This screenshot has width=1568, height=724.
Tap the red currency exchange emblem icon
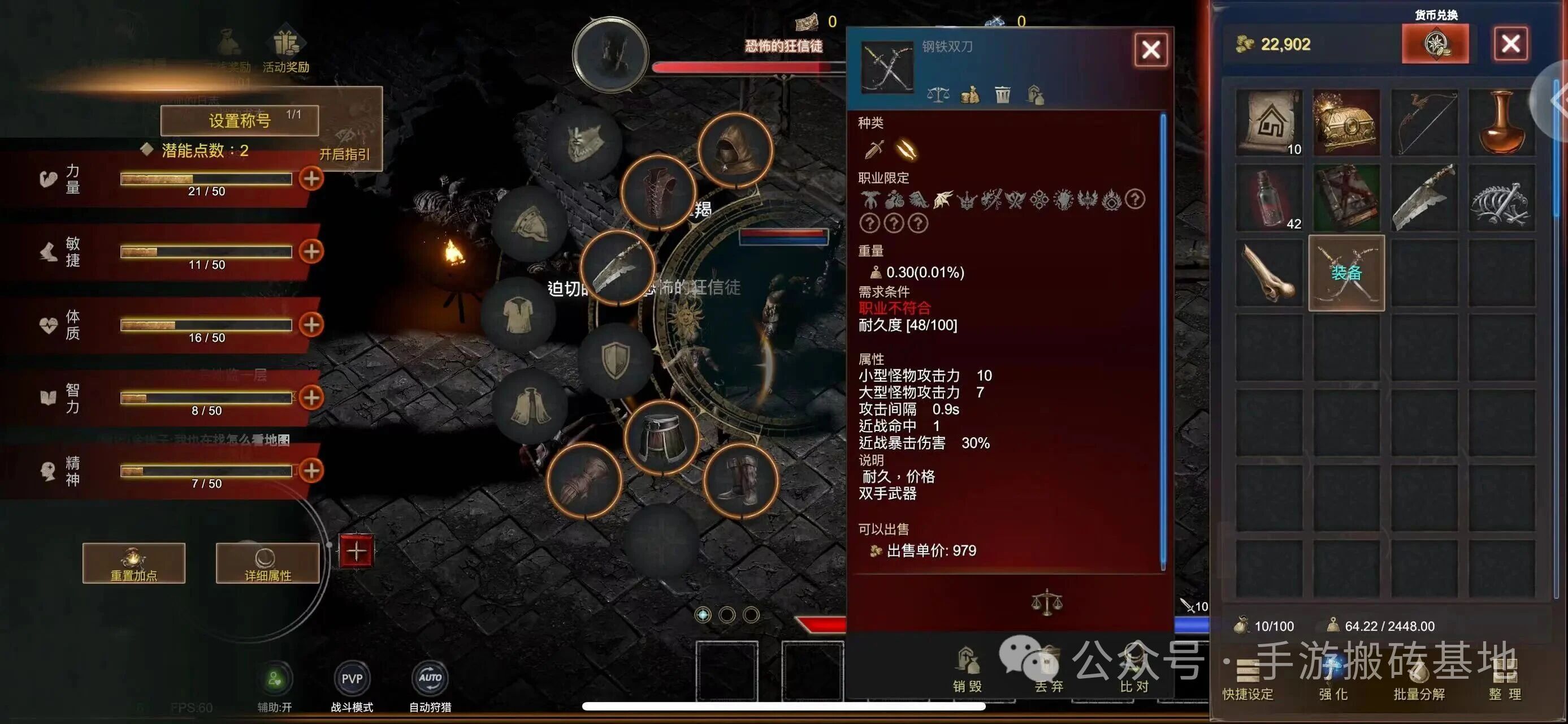[1436, 44]
